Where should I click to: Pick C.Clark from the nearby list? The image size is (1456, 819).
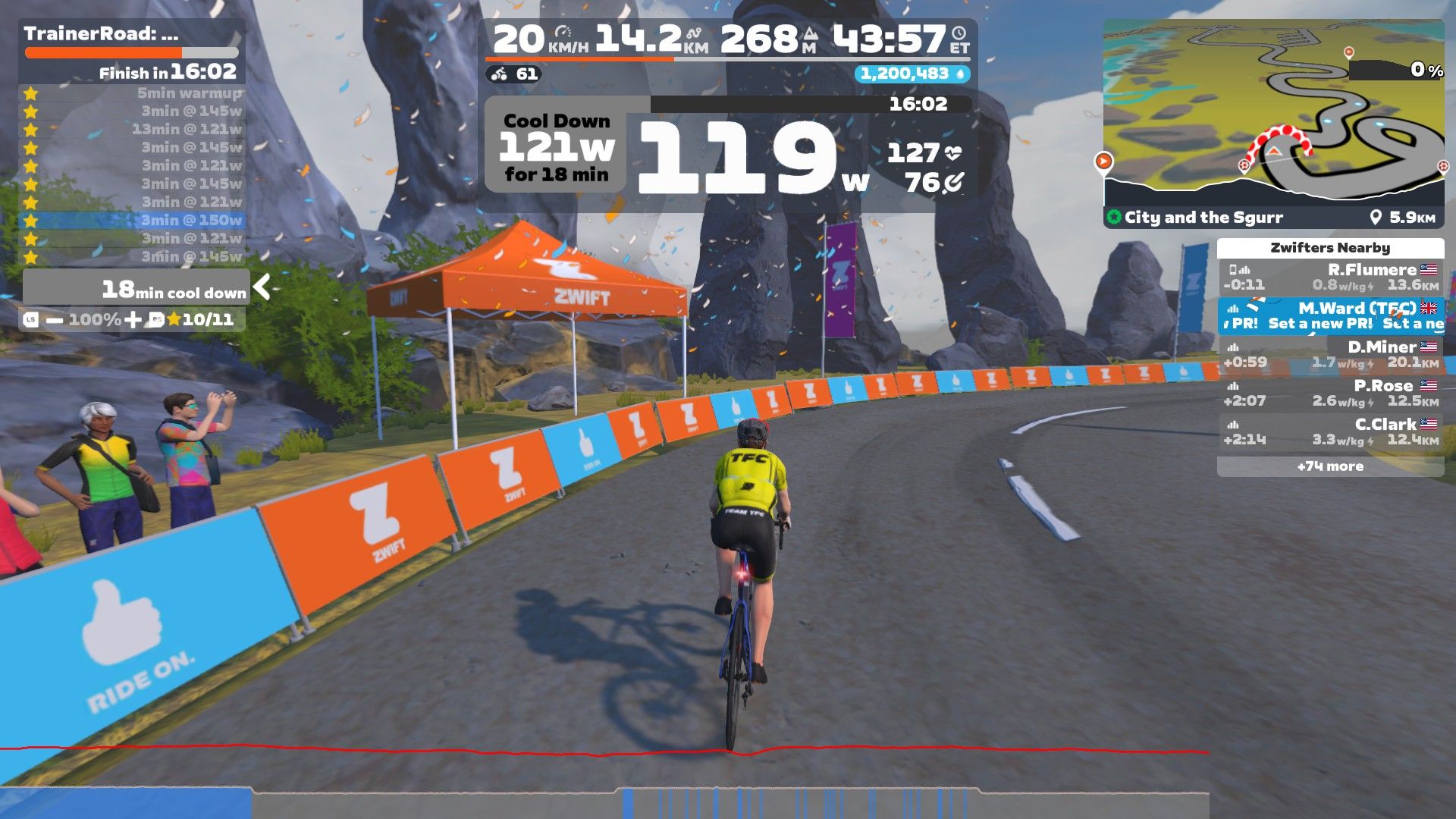pos(1330,432)
